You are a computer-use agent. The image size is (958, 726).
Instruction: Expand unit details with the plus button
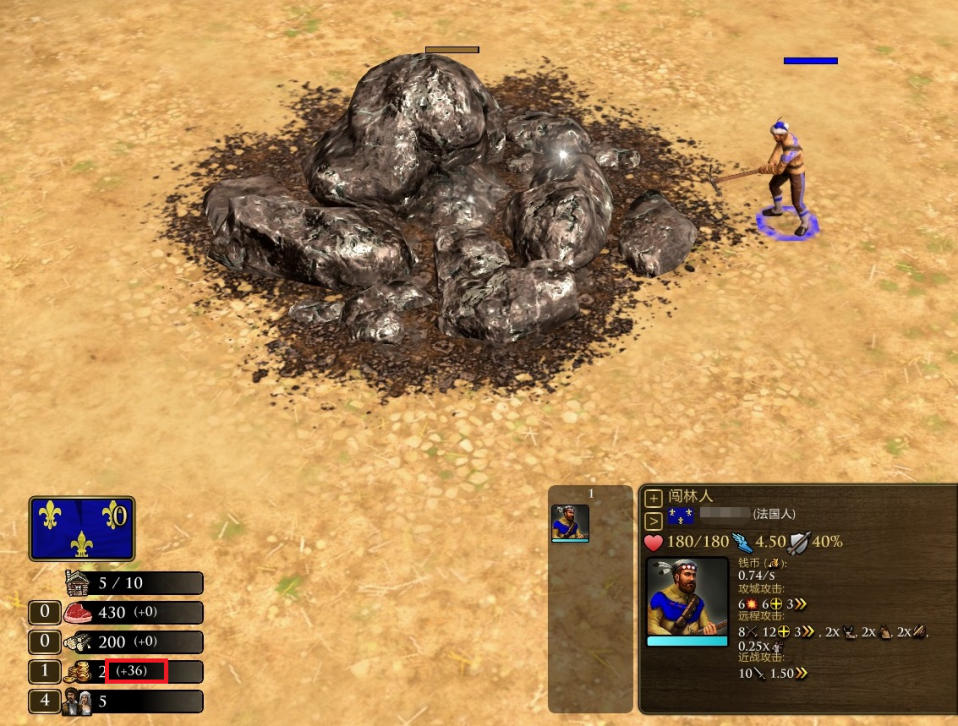[x=653, y=498]
